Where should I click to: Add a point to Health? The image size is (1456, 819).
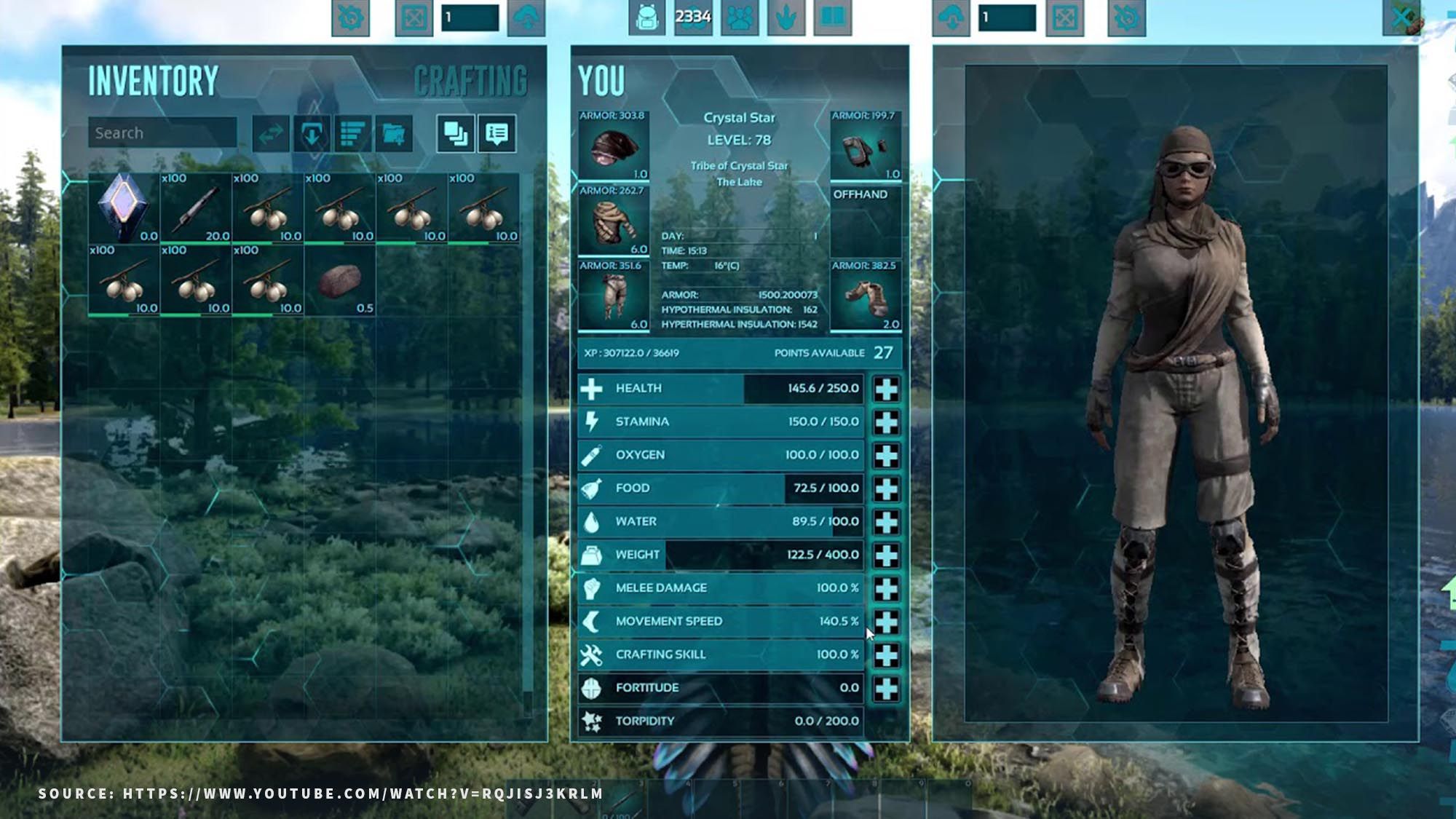pos(886,389)
